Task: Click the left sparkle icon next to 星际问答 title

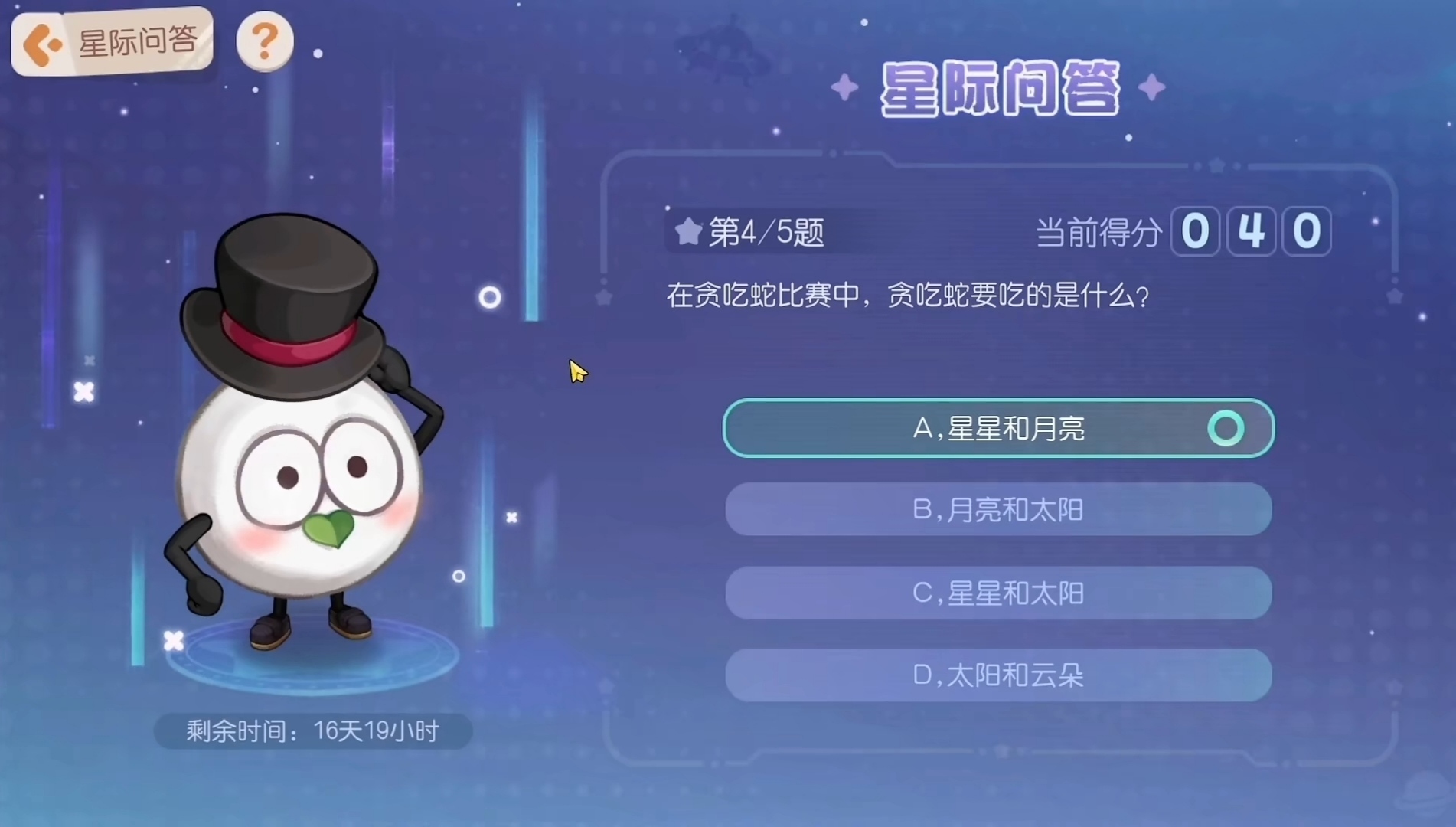Action: (x=845, y=87)
